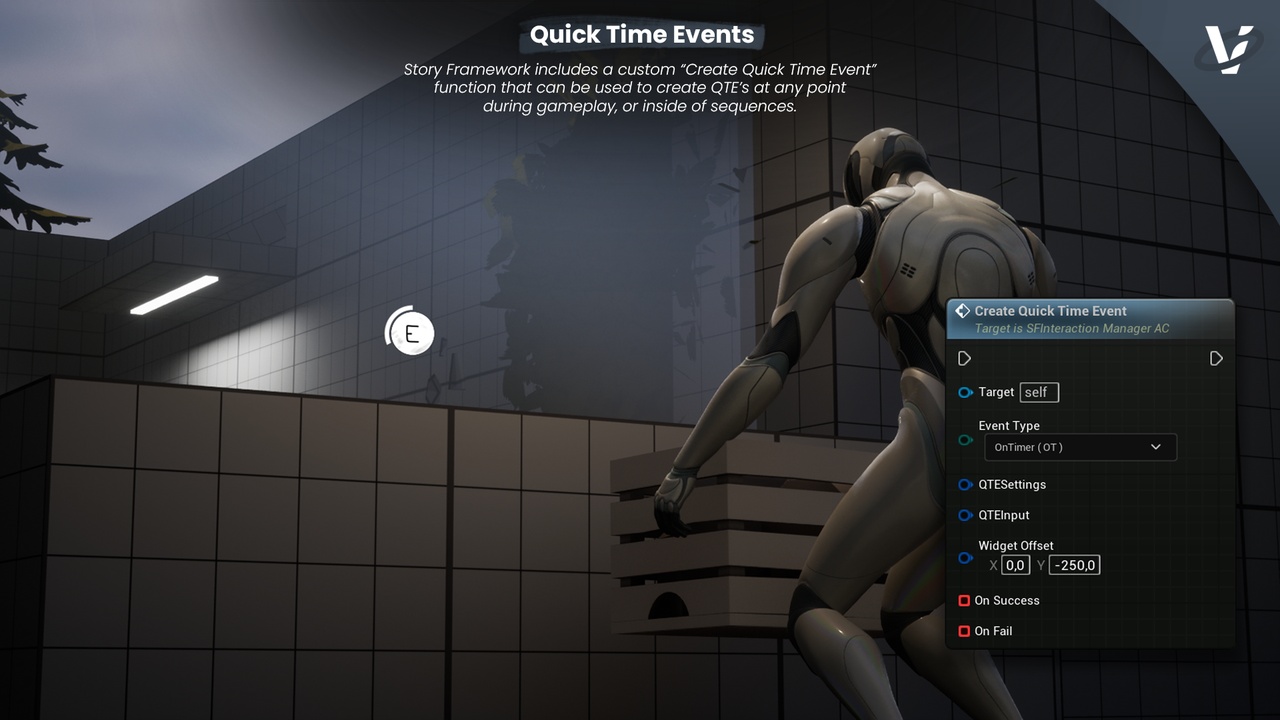Viewport: 1280px width, 720px height.
Task: Click the Widget Offset Y value field
Action: [1074, 565]
